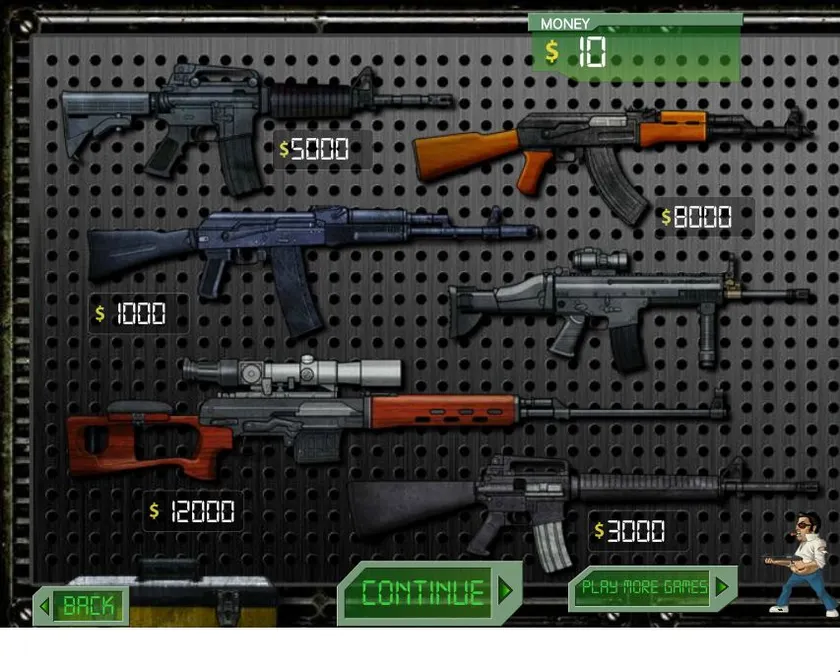Pick the scoped rifle with foregrip
This screenshot has height=672, width=840.
(620, 305)
